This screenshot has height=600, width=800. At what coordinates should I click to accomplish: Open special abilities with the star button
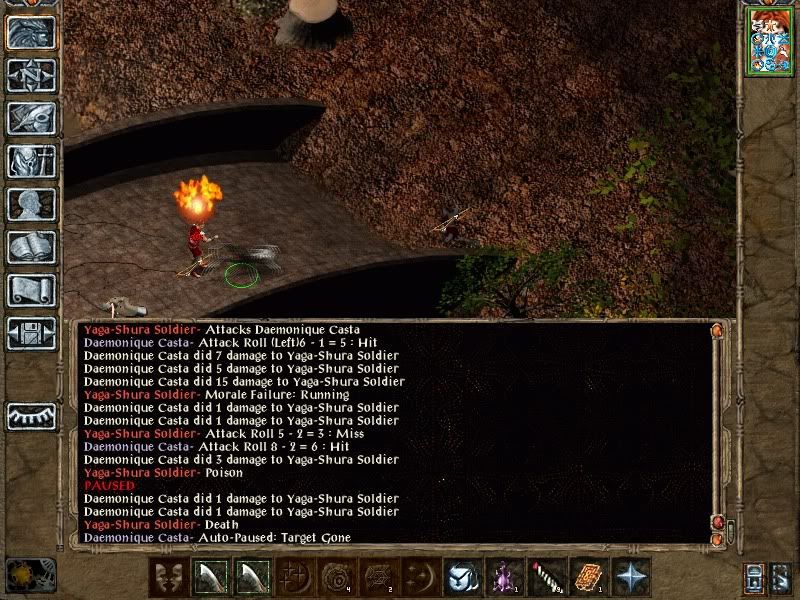click(630, 578)
